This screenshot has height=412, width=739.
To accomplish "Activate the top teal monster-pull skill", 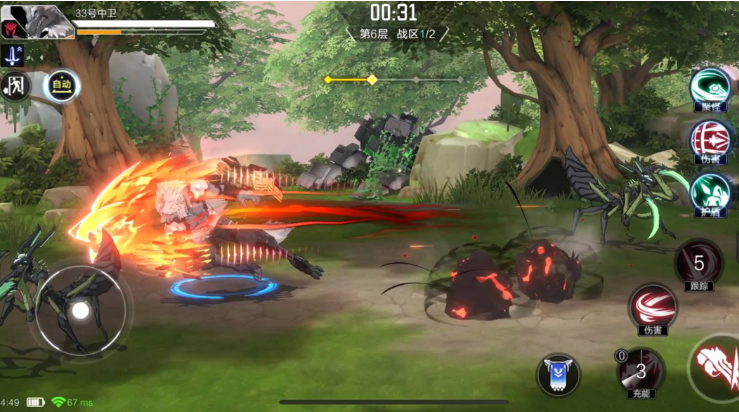I will pos(712,86).
